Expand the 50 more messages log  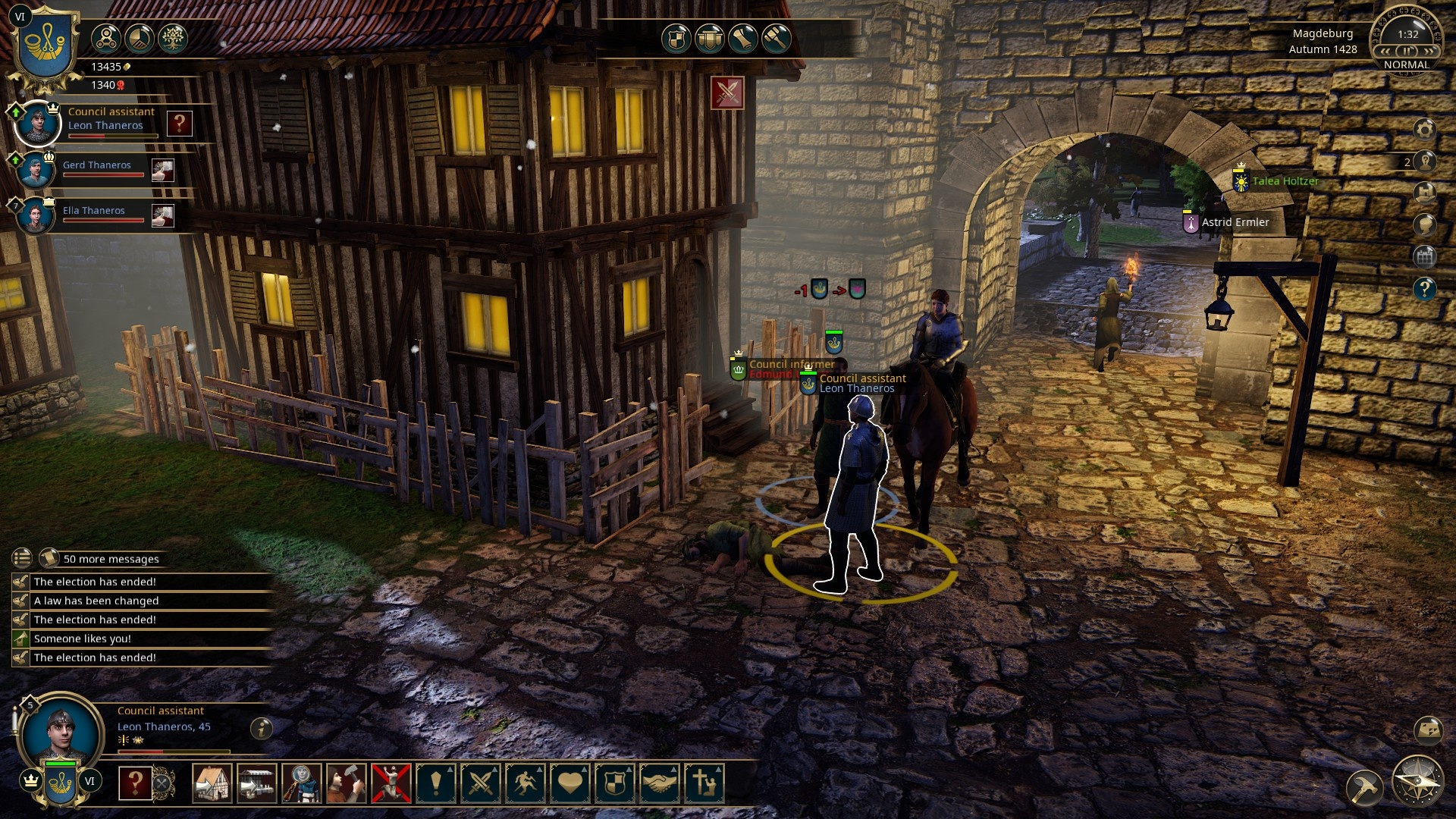[111, 559]
